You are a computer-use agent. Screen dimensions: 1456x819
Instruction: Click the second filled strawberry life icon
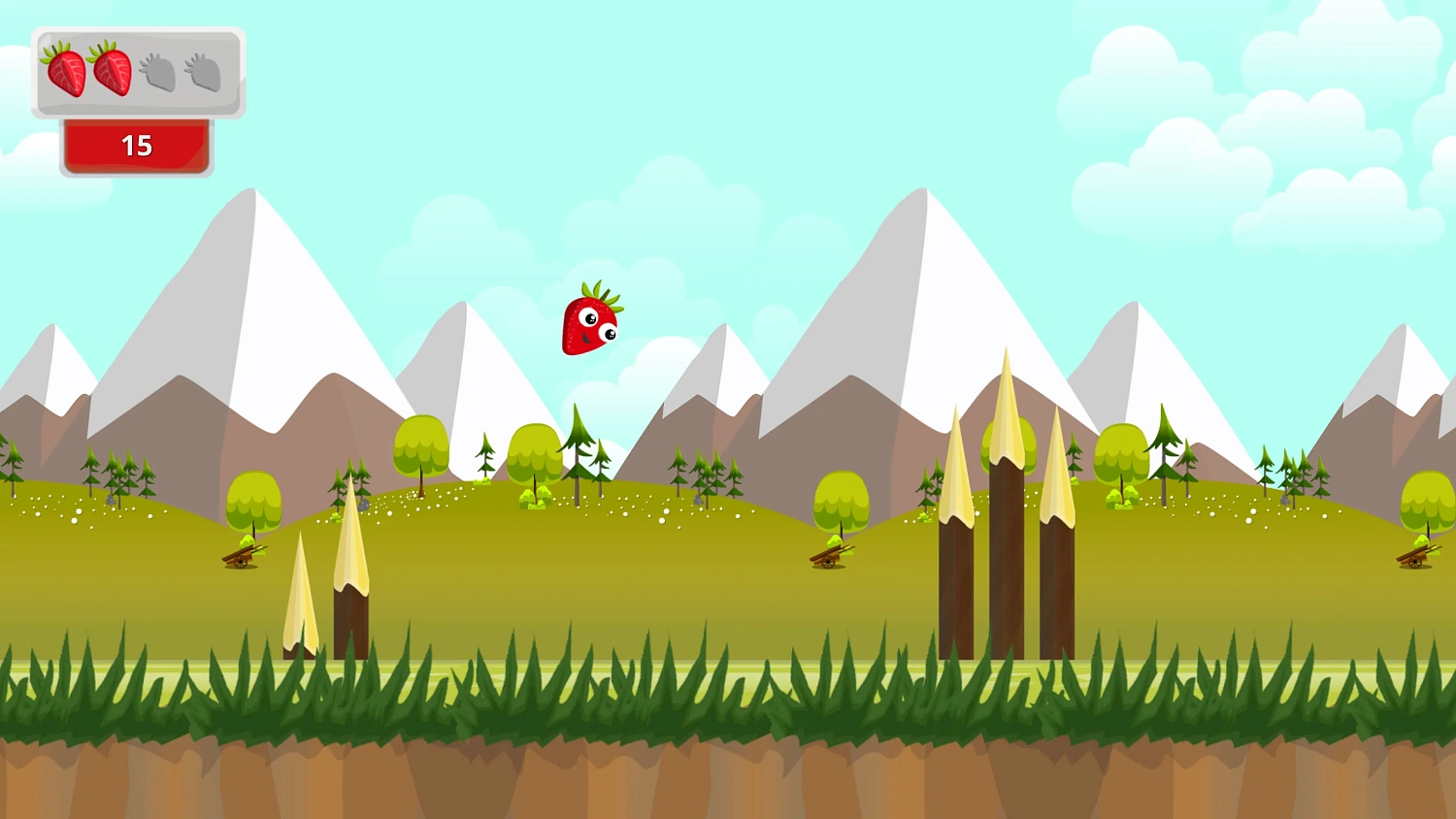110,71
